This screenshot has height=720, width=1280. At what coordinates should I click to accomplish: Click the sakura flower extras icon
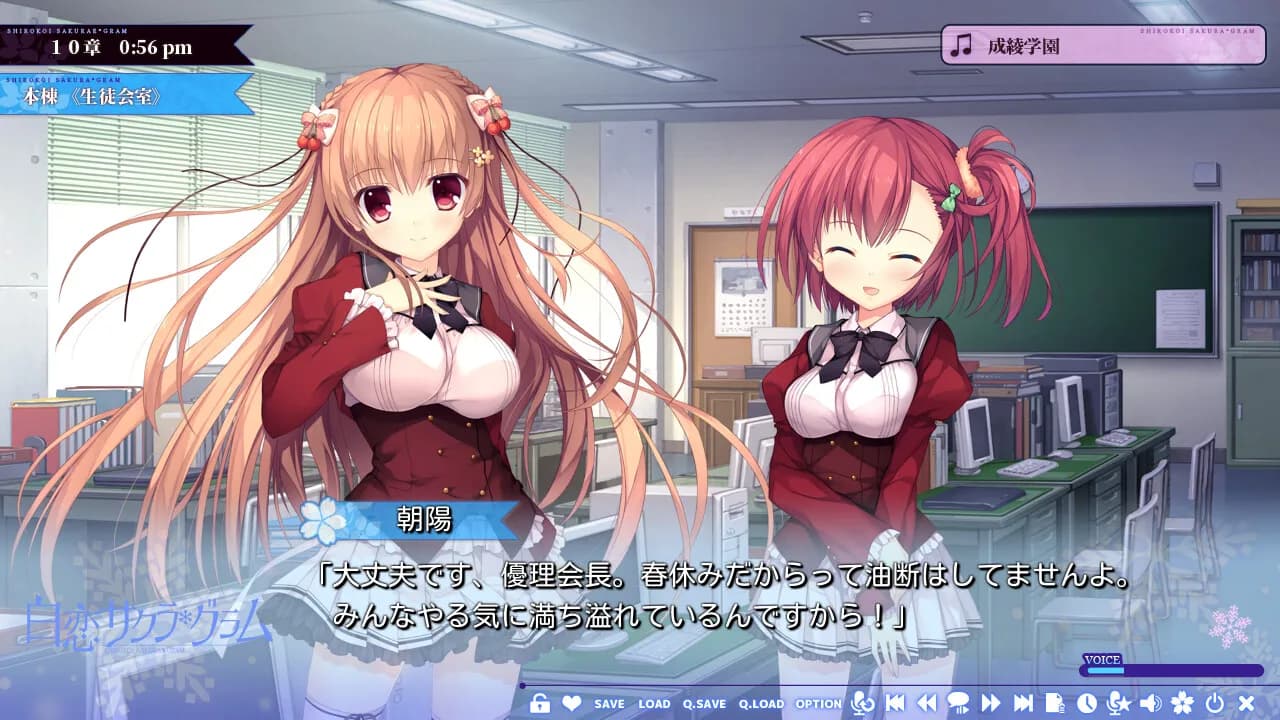click(1182, 703)
